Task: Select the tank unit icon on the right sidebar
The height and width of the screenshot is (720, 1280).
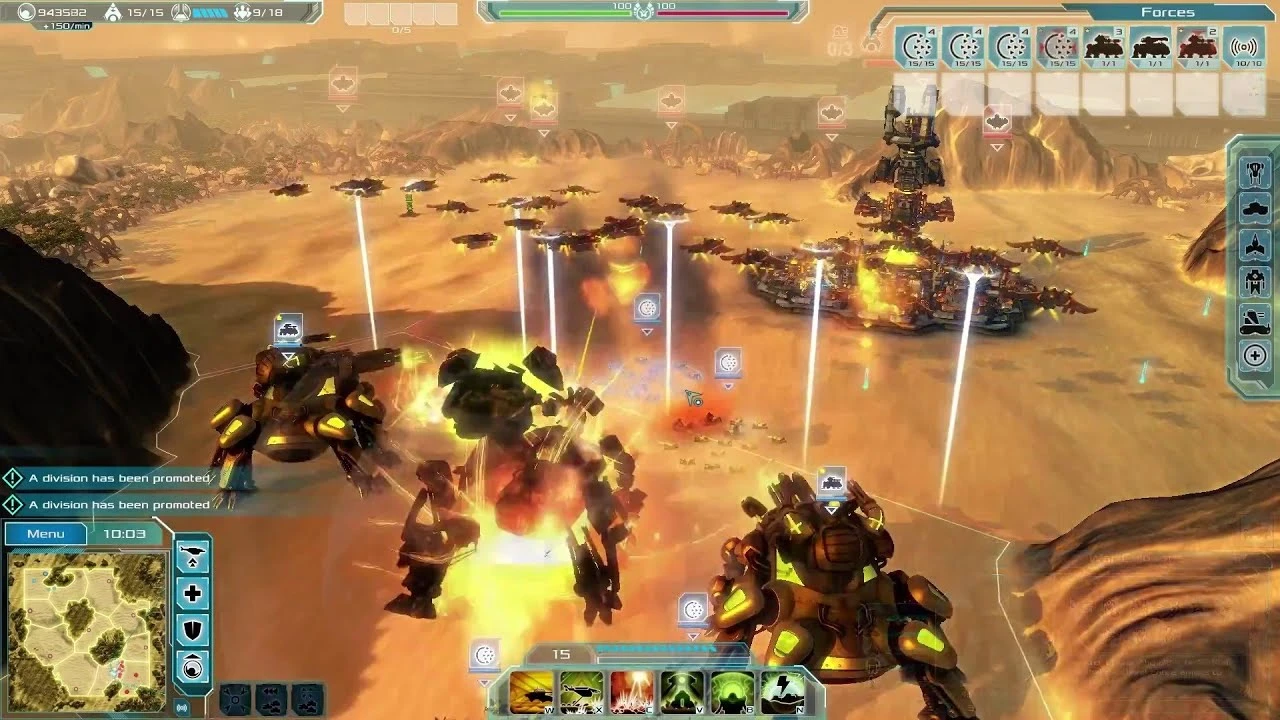Action: 1254,204
